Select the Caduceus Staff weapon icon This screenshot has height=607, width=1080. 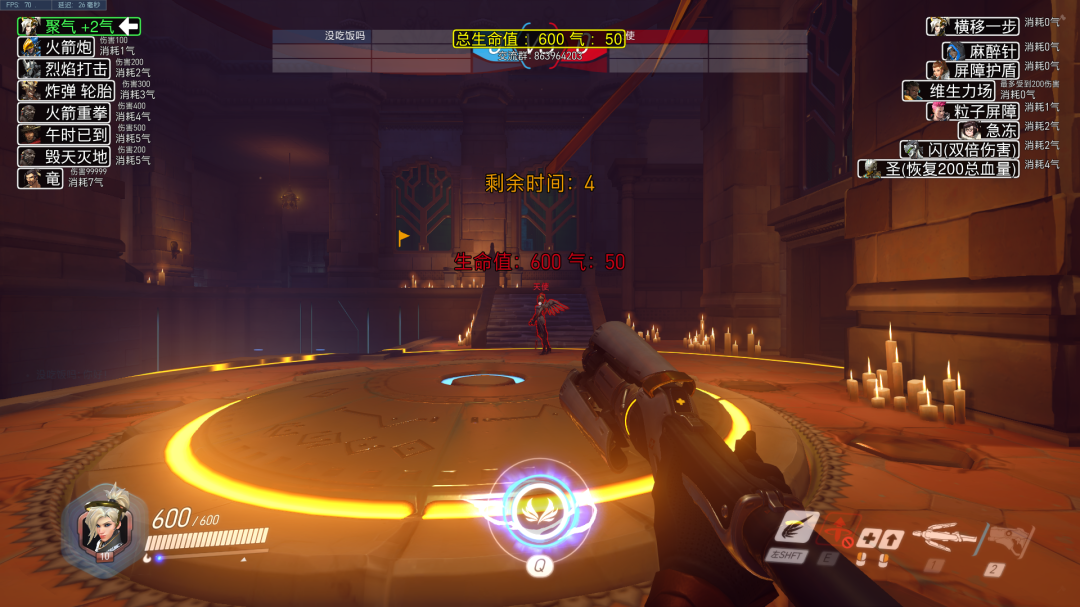(x=945, y=540)
